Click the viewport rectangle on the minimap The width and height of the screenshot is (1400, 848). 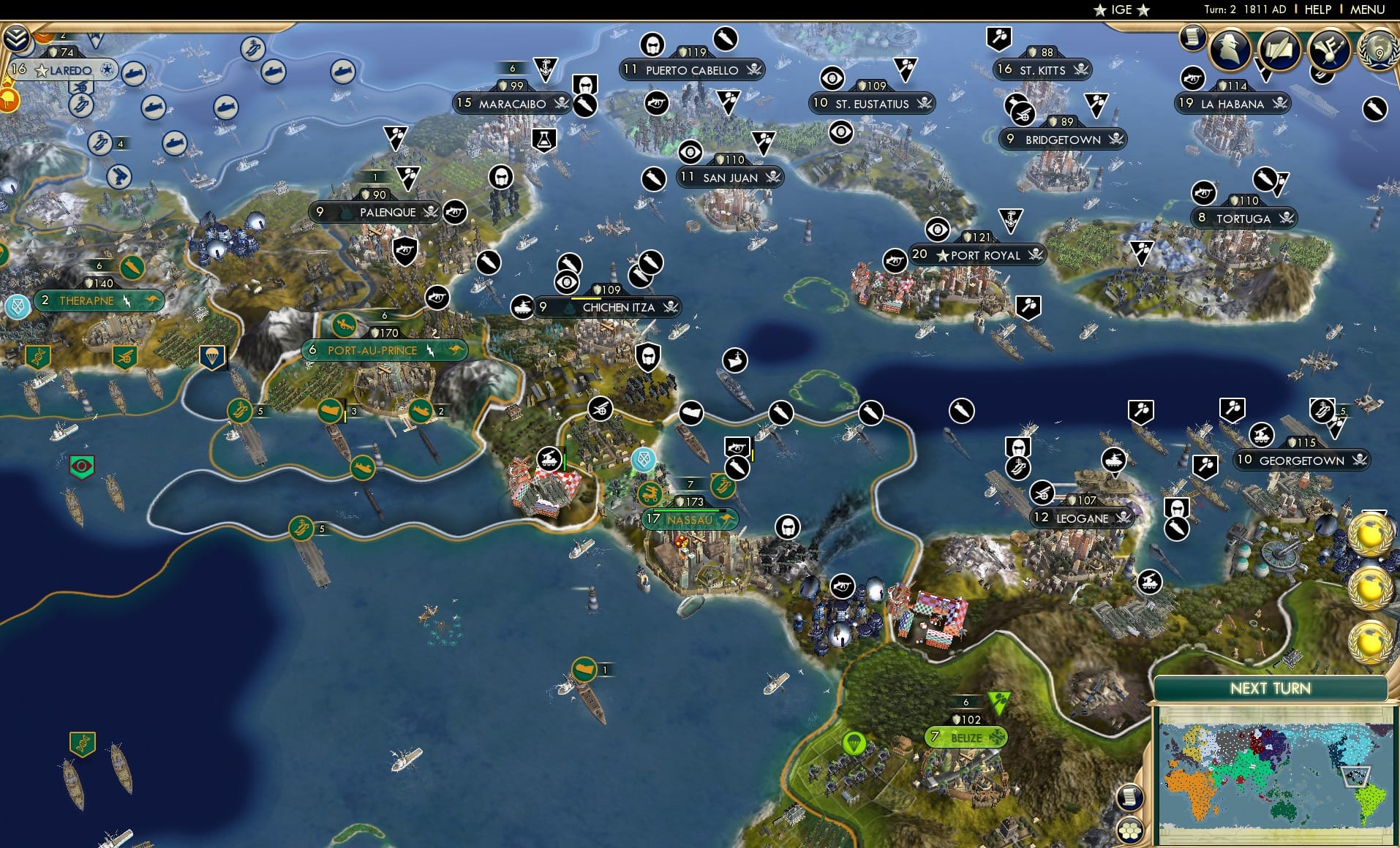(x=1357, y=776)
